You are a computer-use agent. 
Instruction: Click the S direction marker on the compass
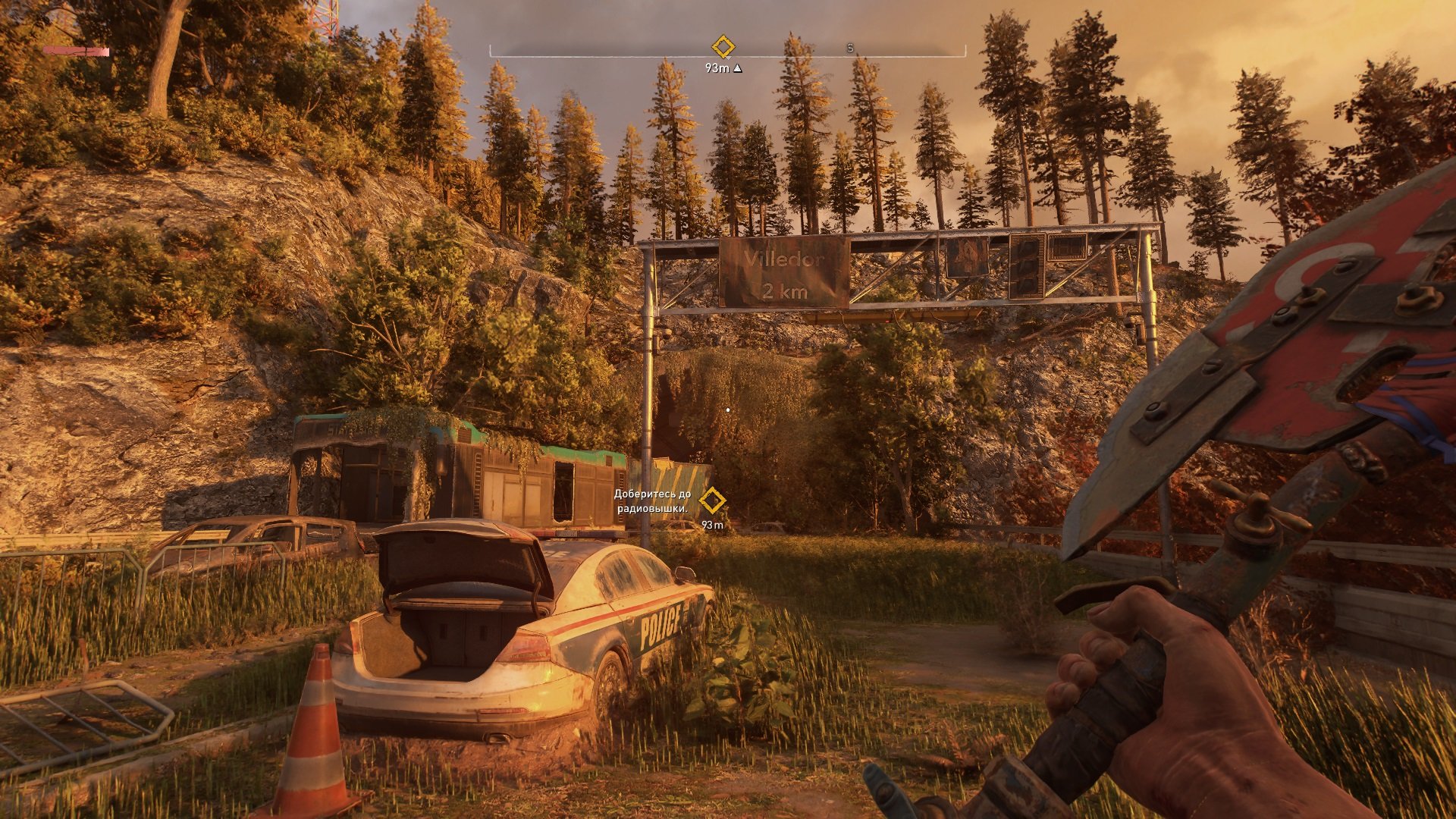[850, 48]
